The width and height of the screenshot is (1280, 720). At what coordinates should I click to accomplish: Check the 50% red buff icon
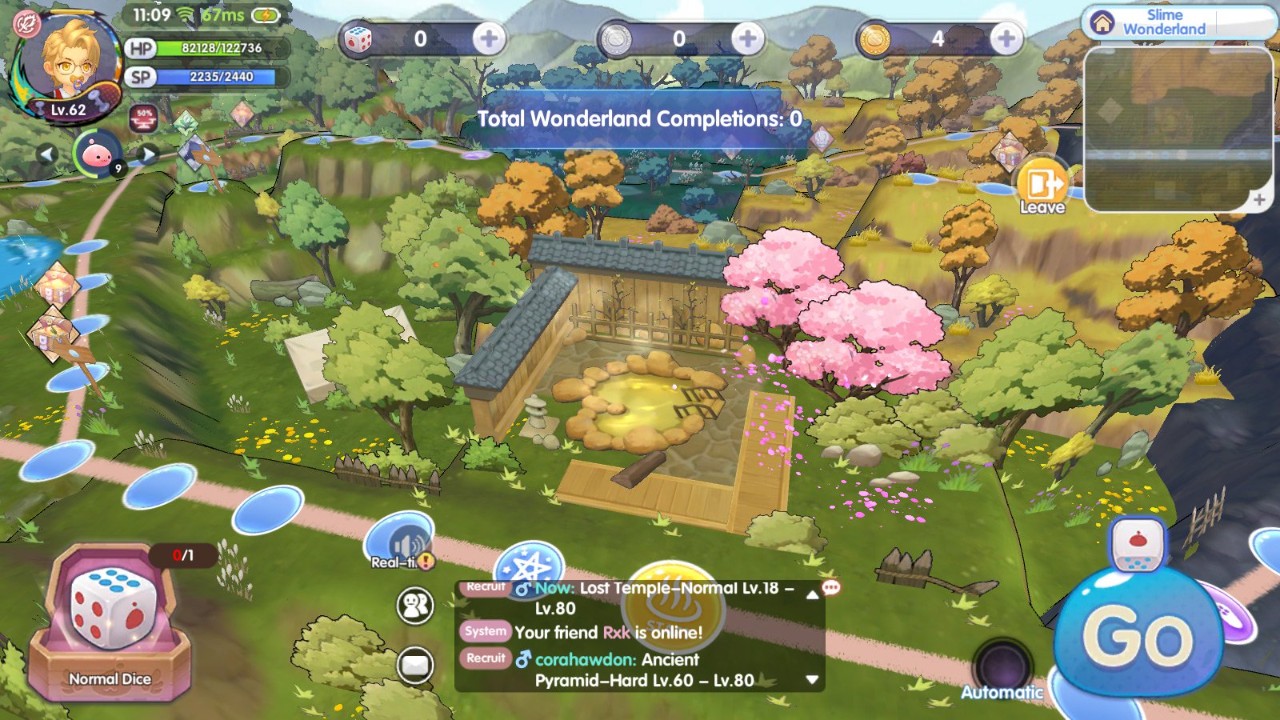(143, 116)
